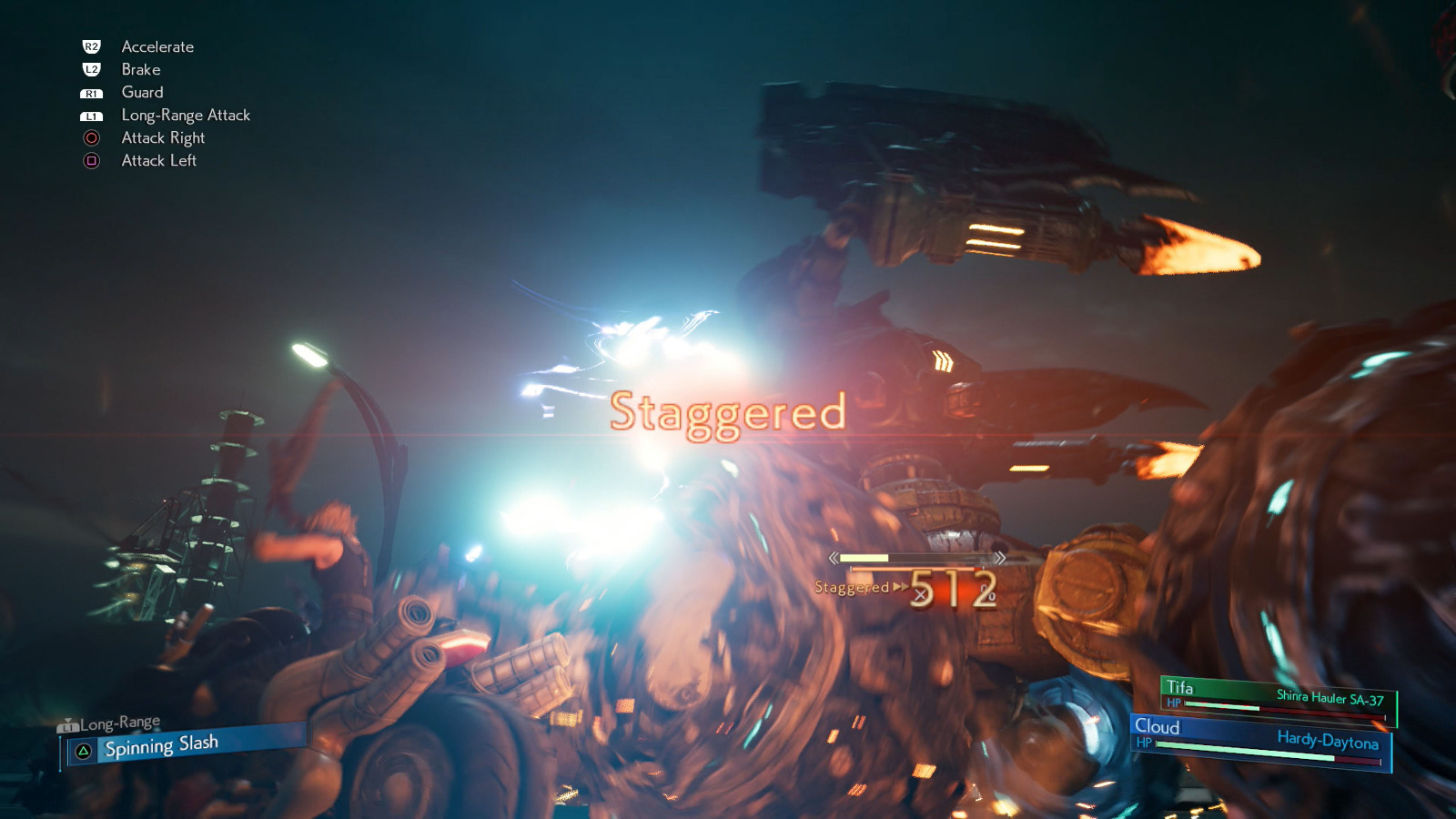Click the Staggered status text
Image resolution: width=1456 pixels, height=819 pixels.
pyautogui.click(x=727, y=415)
